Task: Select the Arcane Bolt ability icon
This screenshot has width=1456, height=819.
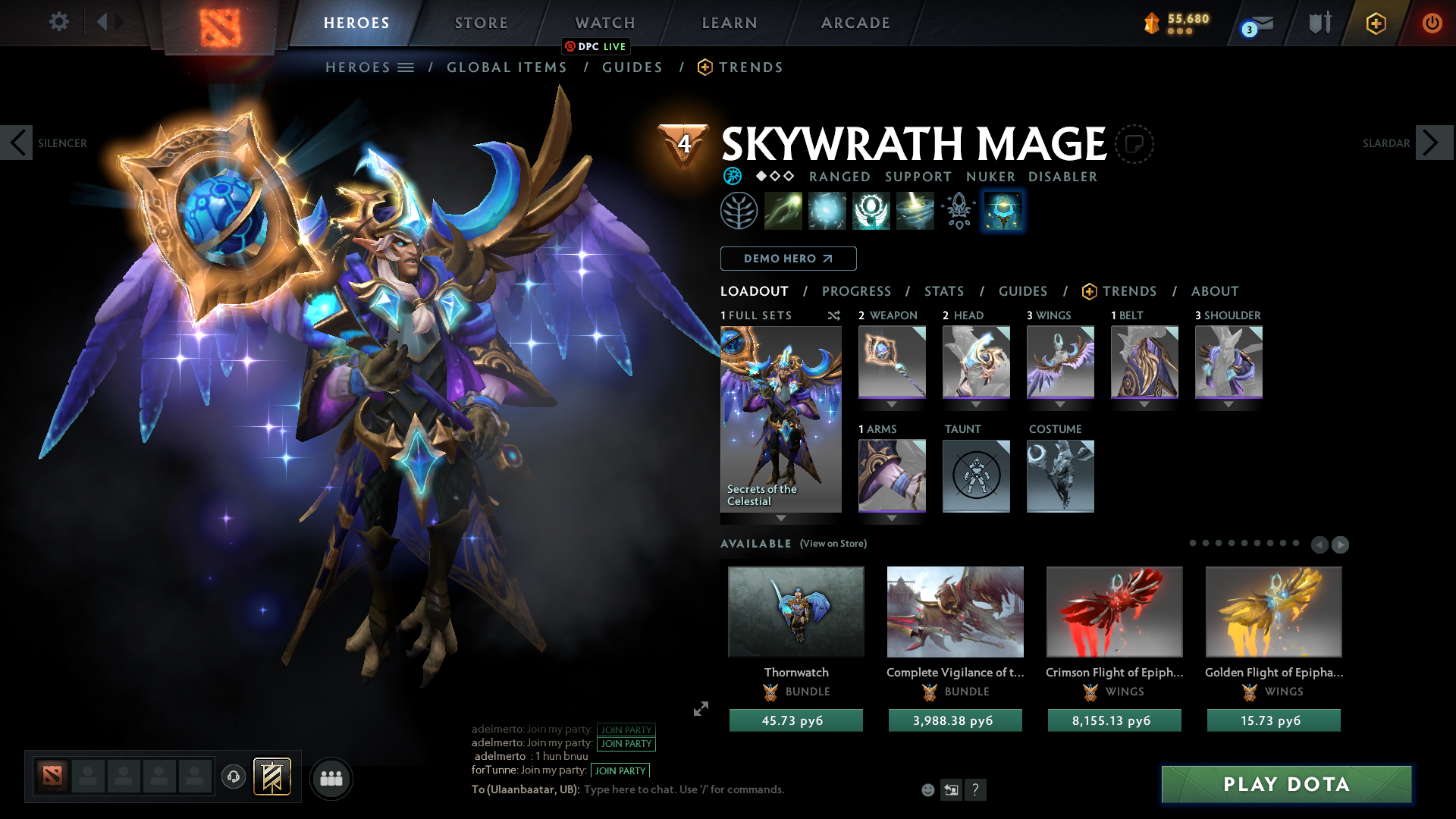Action: [x=783, y=210]
